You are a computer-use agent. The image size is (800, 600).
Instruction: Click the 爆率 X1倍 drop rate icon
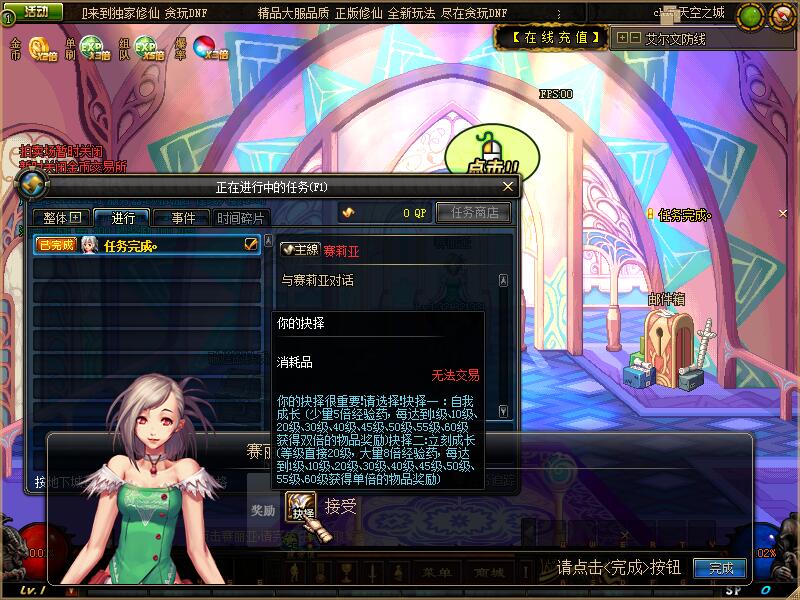tap(210, 48)
